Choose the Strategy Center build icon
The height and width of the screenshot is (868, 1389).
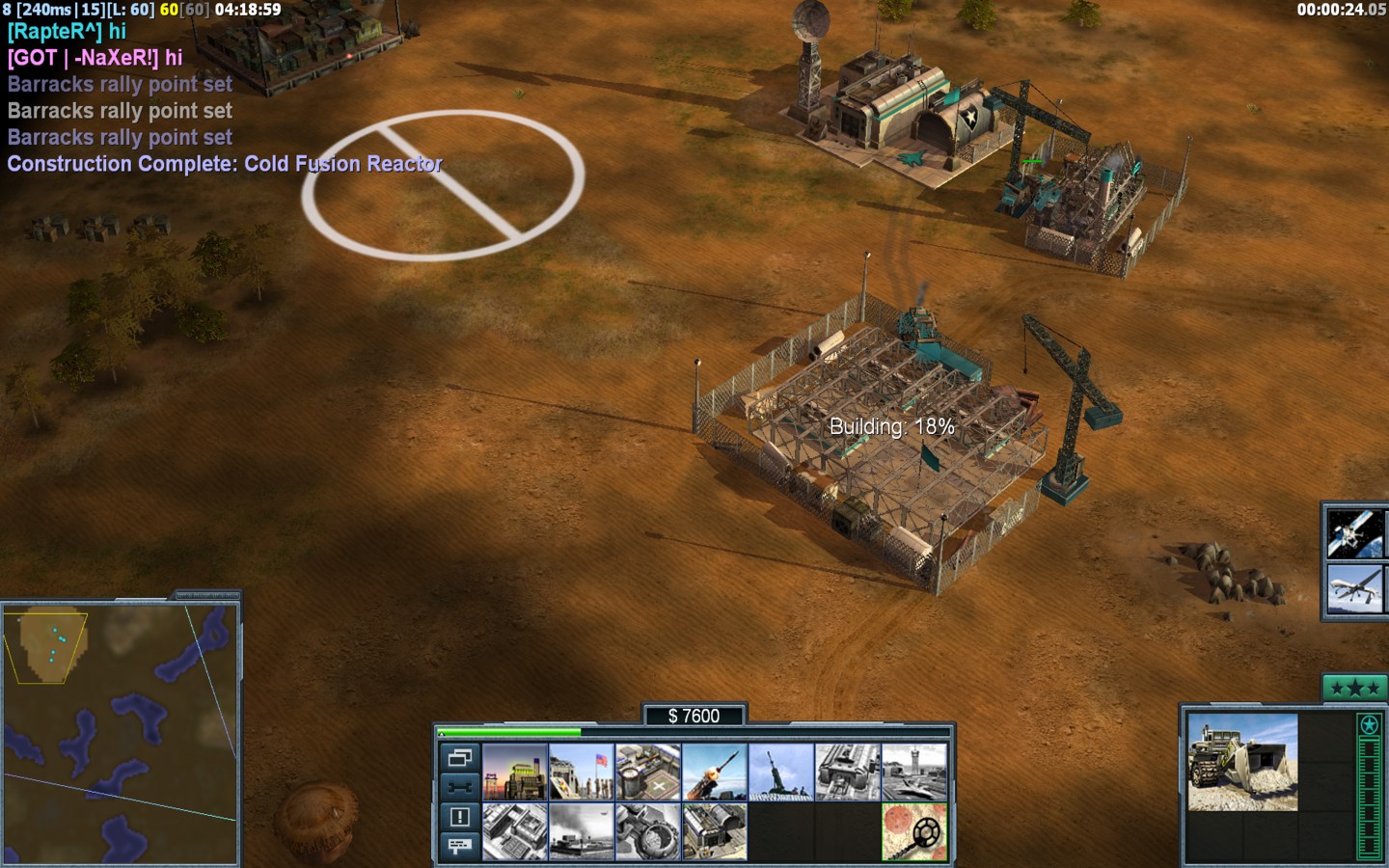[x=515, y=831]
